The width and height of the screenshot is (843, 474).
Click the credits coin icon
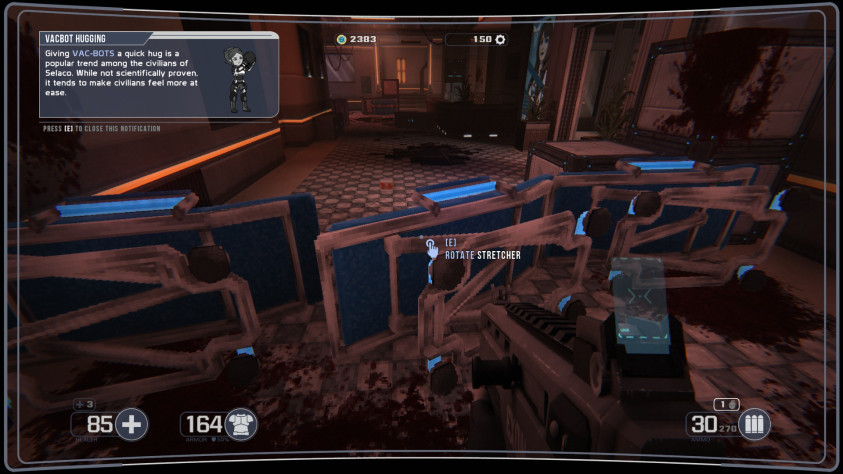[x=341, y=40]
